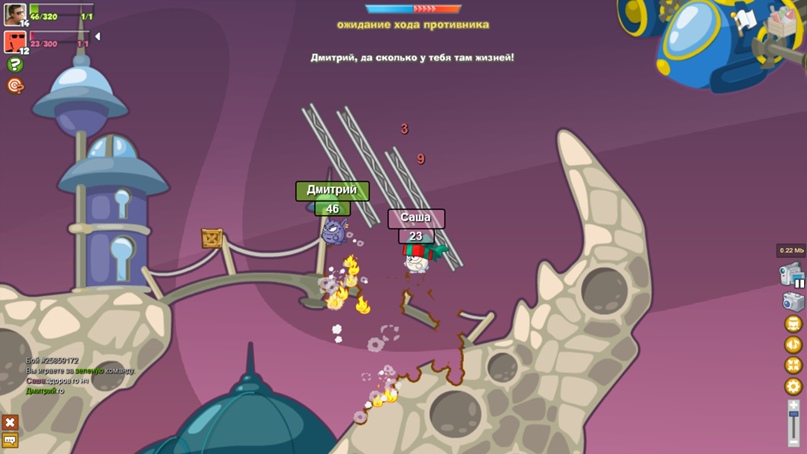The width and height of the screenshot is (807, 454).
Task: Click the round orange button below the camera
Action: 793,324
